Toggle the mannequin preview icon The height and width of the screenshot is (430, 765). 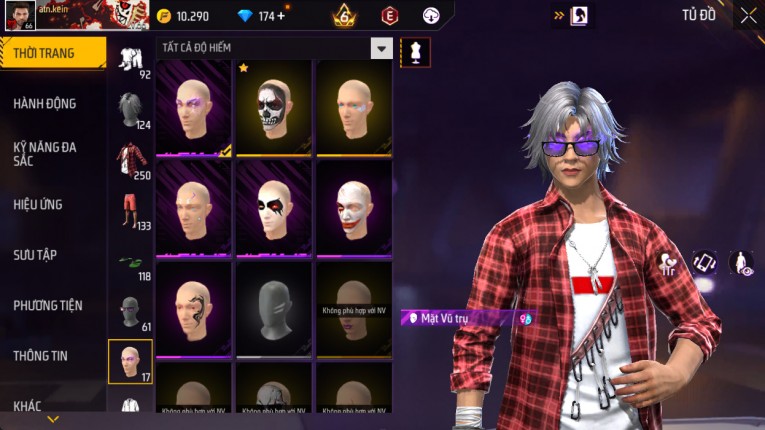pos(415,53)
